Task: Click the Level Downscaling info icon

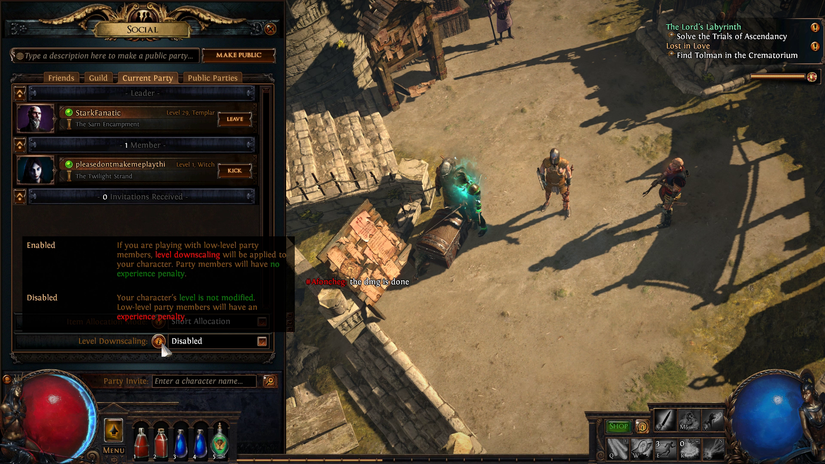Action: 158,341
